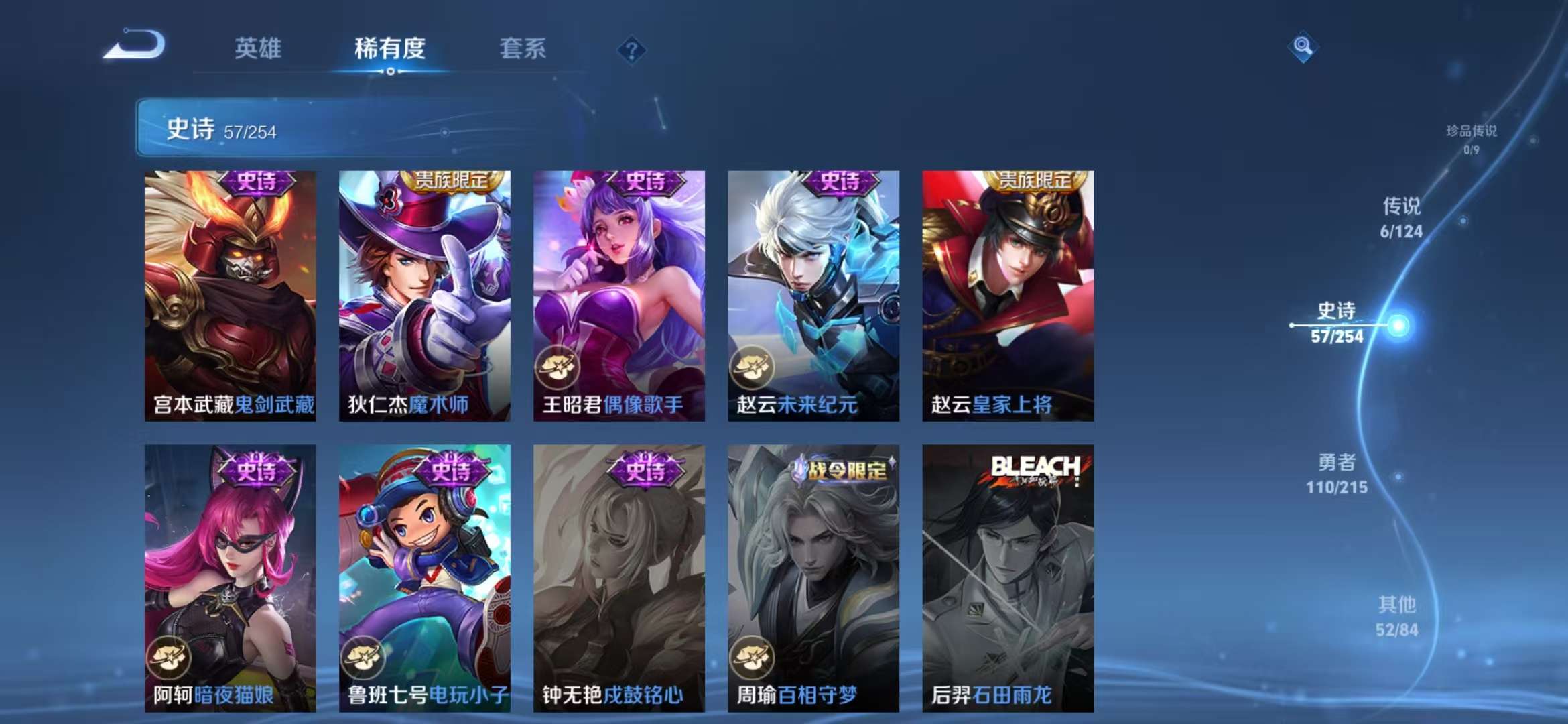Switch to the 英雄 tab
This screenshot has width=1568, height=724.
pos(259,49)
